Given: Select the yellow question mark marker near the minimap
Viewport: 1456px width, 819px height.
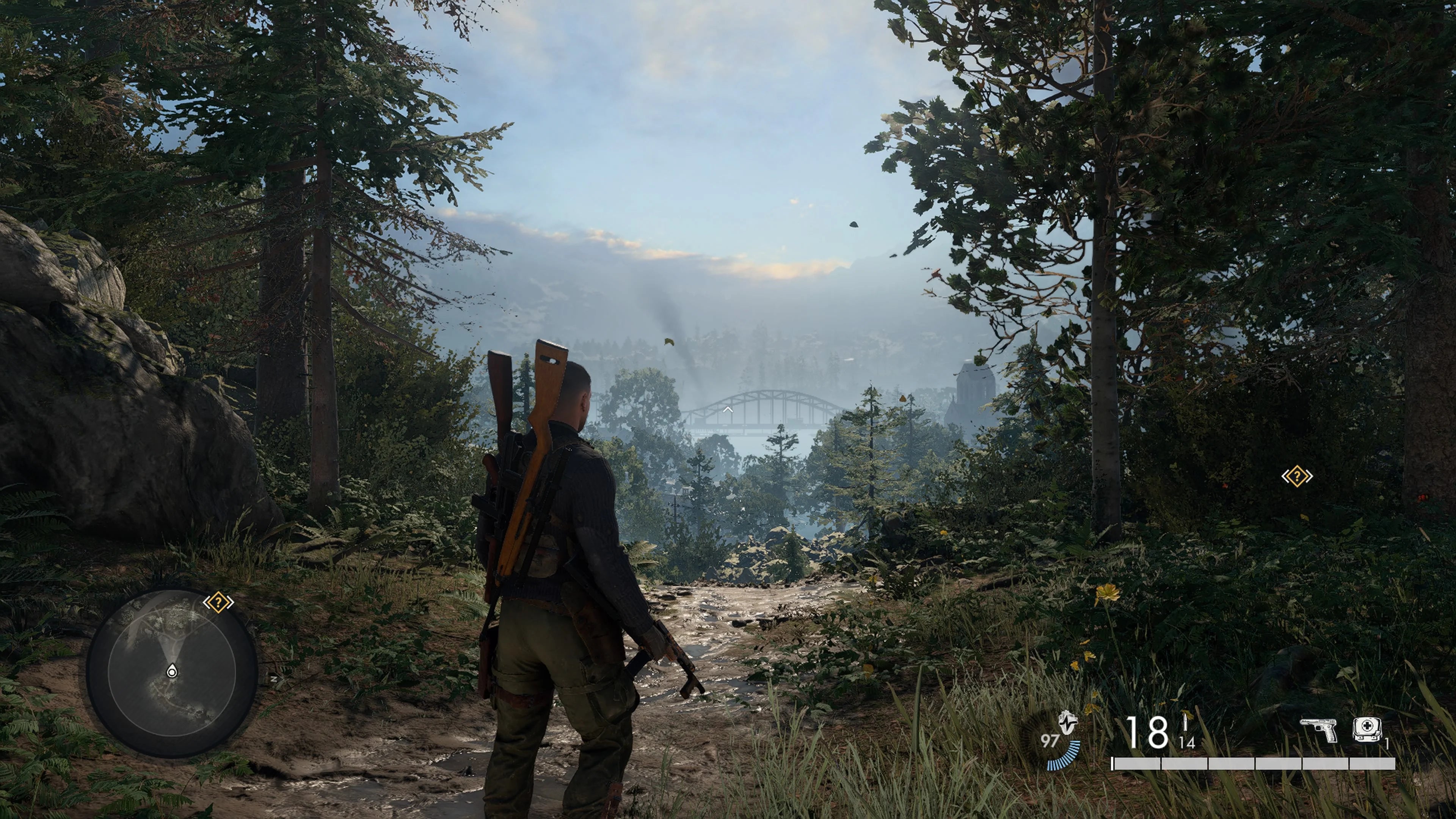Looking at the screenshot, I should click(219, 602).
